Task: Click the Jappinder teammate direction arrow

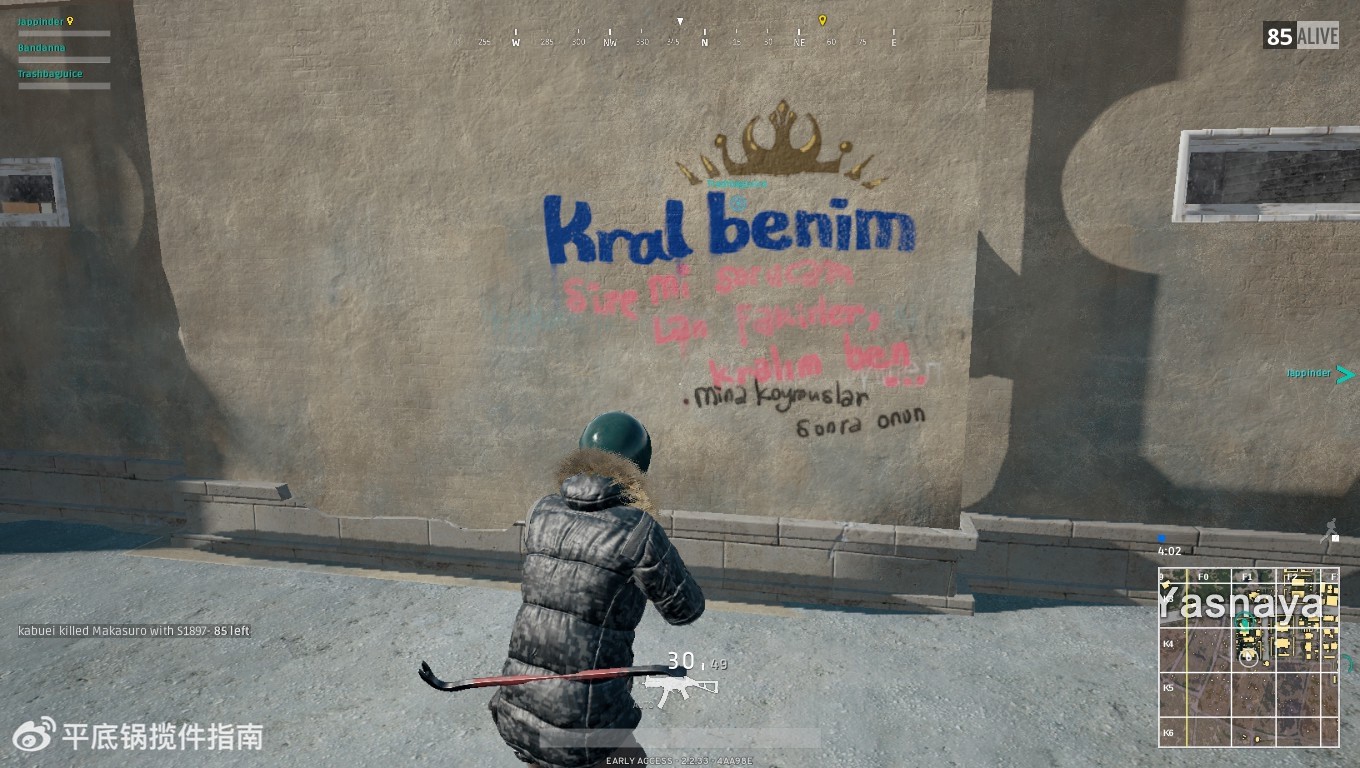Action: pyautogui.click(x=1345, y=374)
